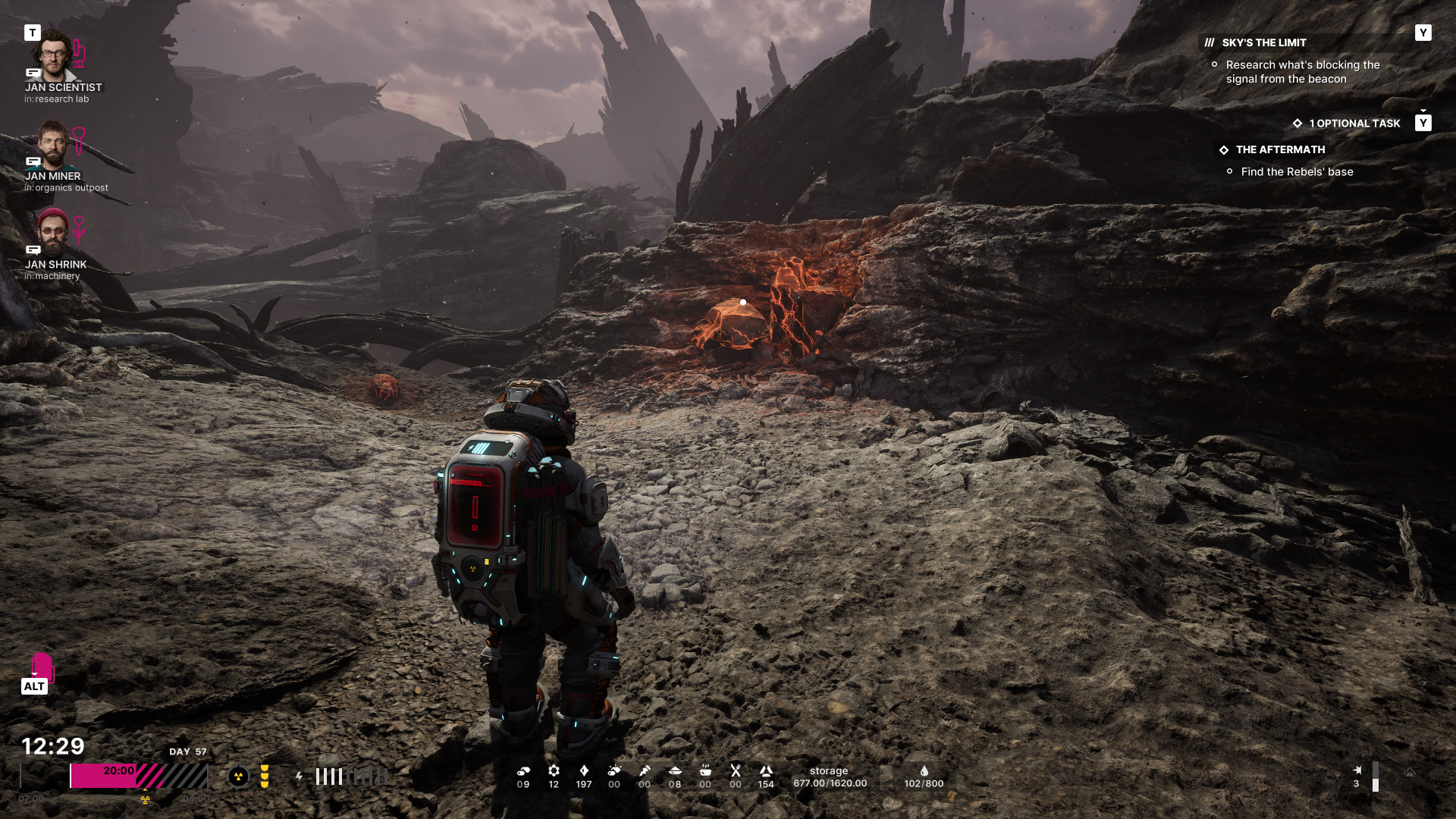
Task: Click the steaming cooked meal icon
Action: 705,771
